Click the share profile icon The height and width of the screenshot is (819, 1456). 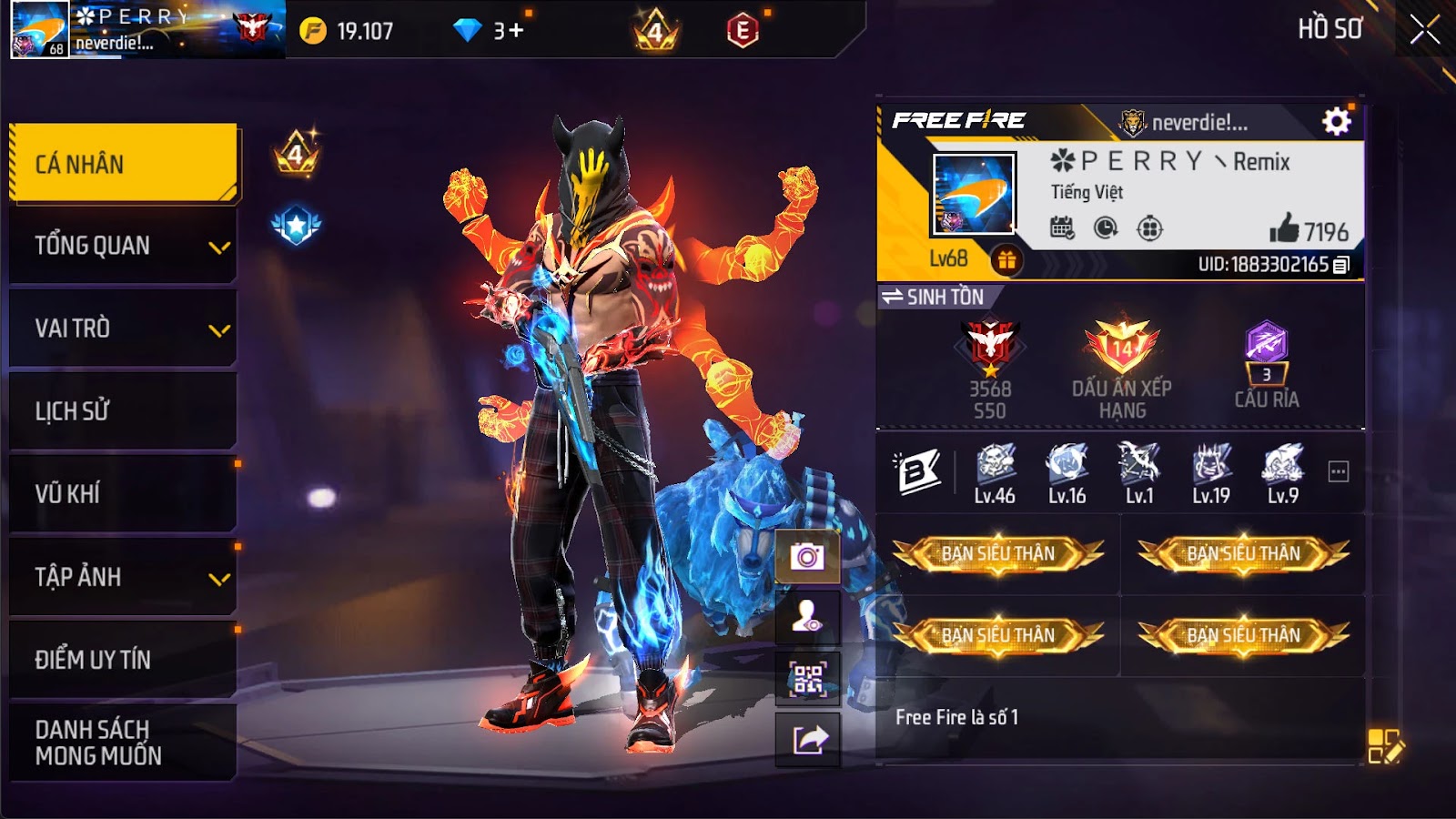click(x=806, y=735)
